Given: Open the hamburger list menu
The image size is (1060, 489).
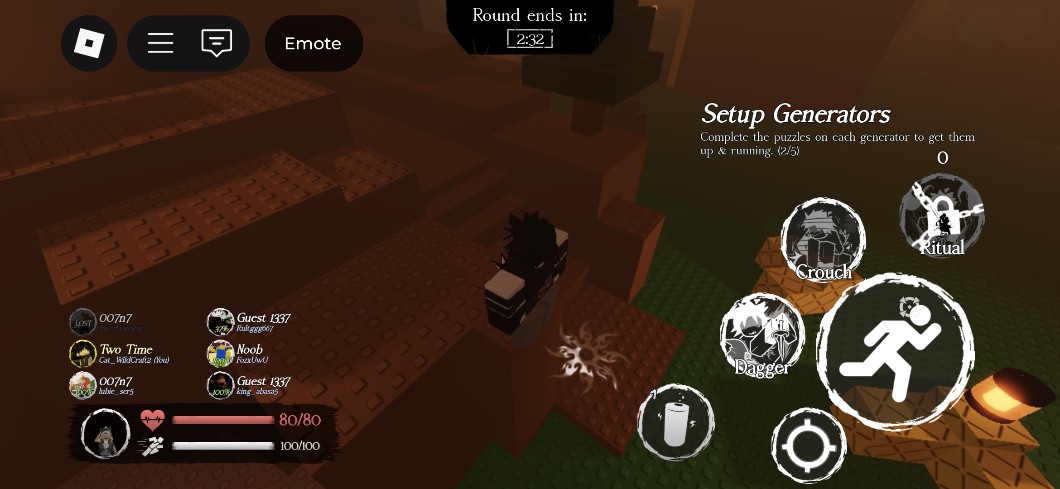Looking at the screenshot, I should (161, 43).
